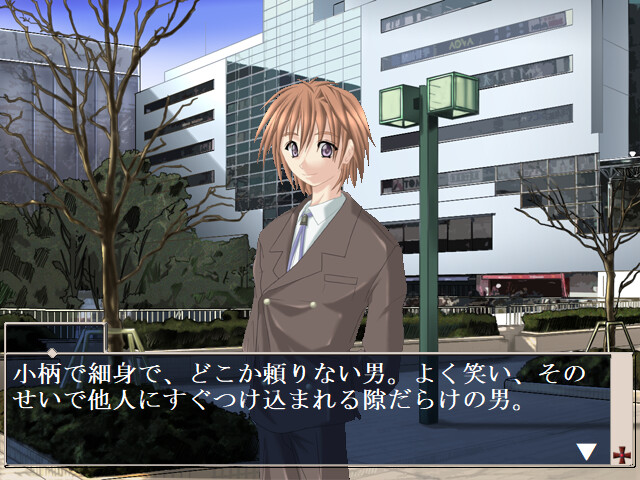The image size is (640, 480).
Task: Click the red cross icon in the text window
Action: tap(621, 453)
